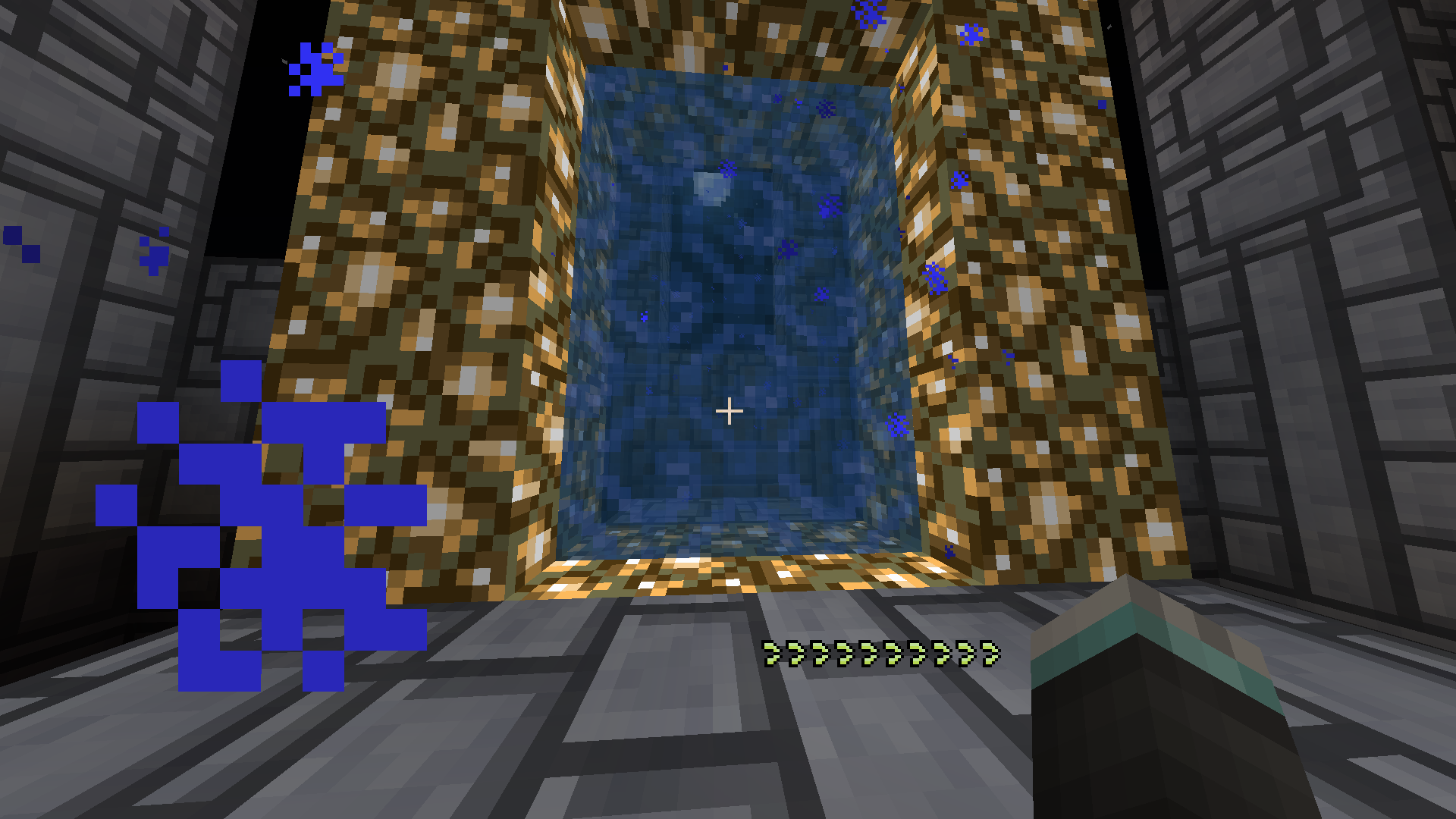
Task: Click the green arrow indicator row
Action: coord(880,654)
